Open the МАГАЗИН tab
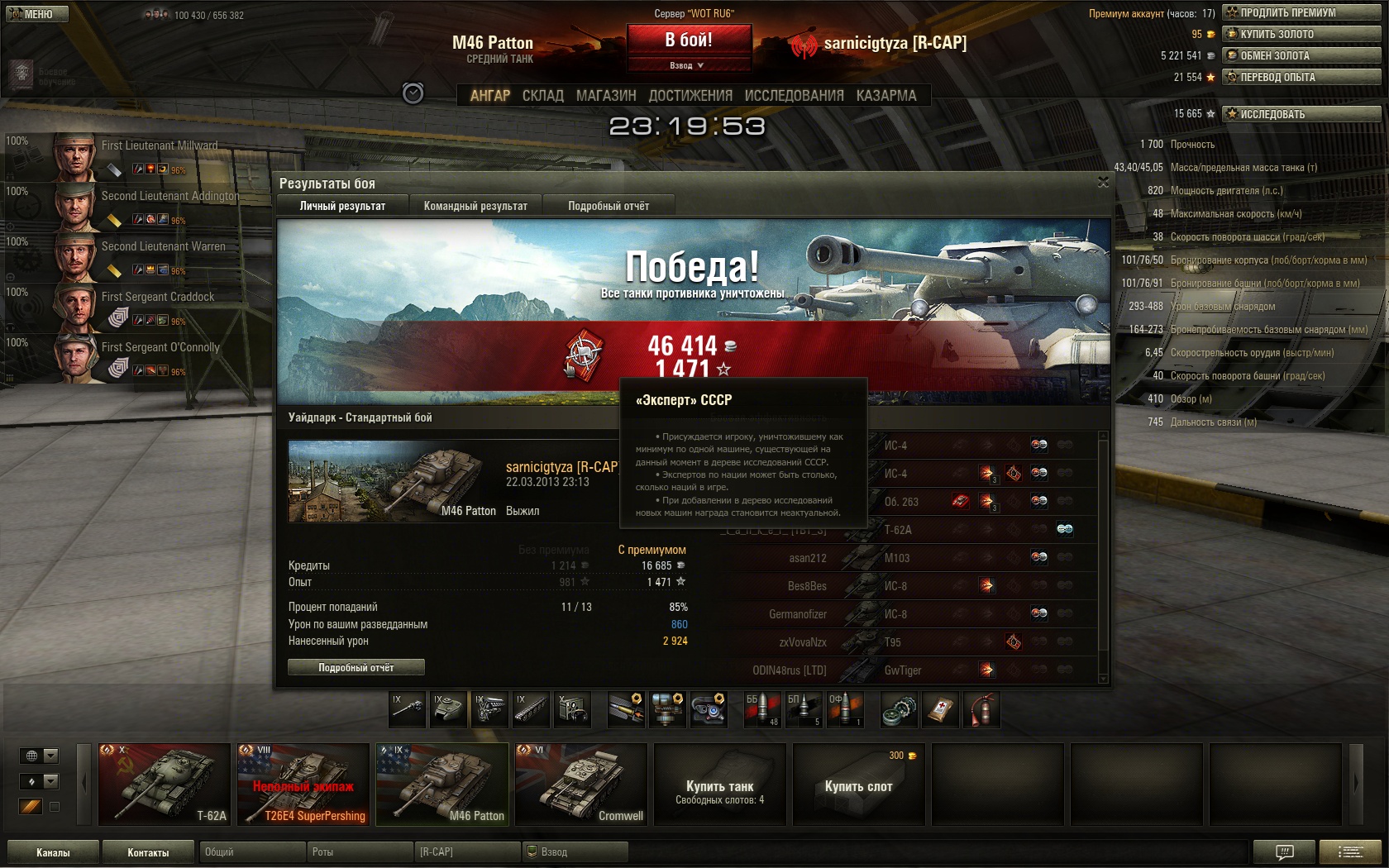 [x=606, y=96]
